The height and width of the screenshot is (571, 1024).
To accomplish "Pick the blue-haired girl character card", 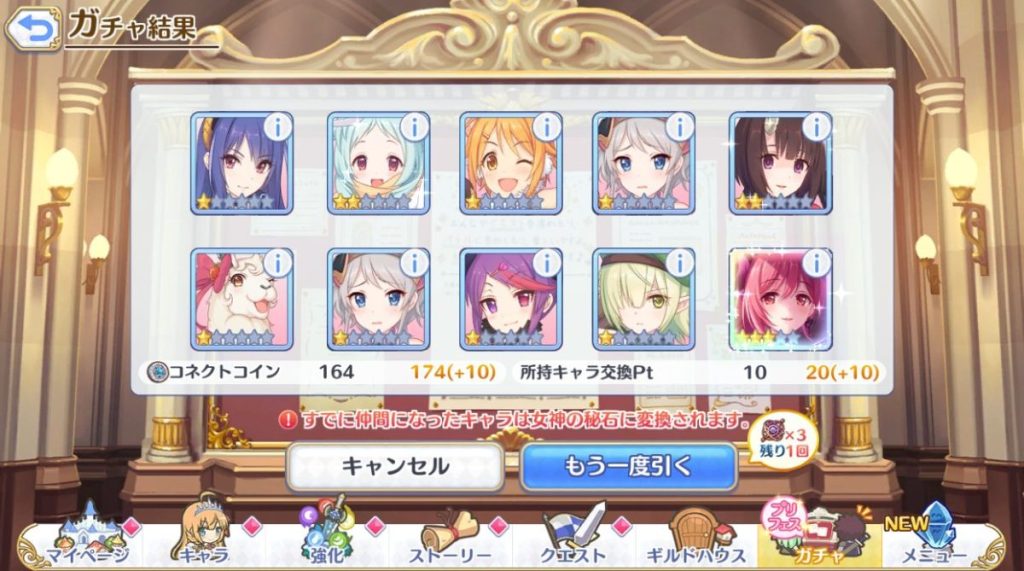I will pos(241,163).
